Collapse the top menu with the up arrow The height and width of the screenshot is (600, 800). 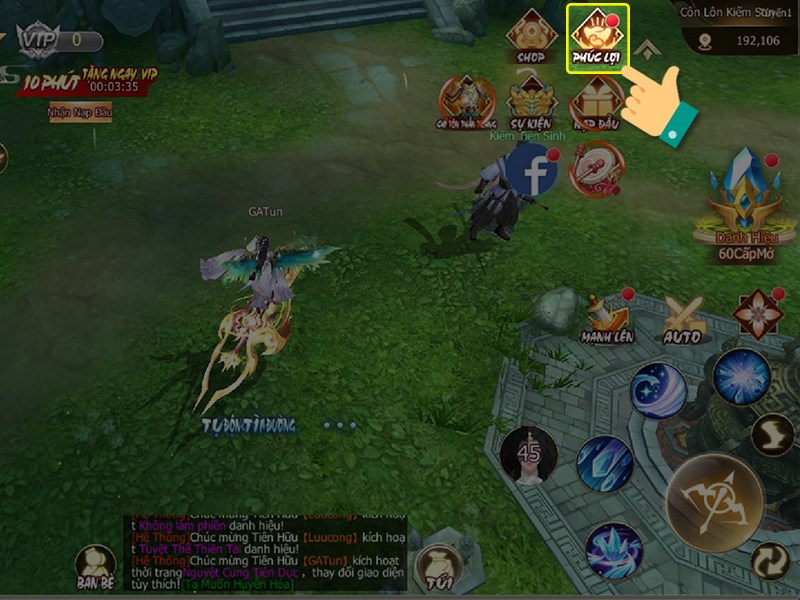(647, 50)
